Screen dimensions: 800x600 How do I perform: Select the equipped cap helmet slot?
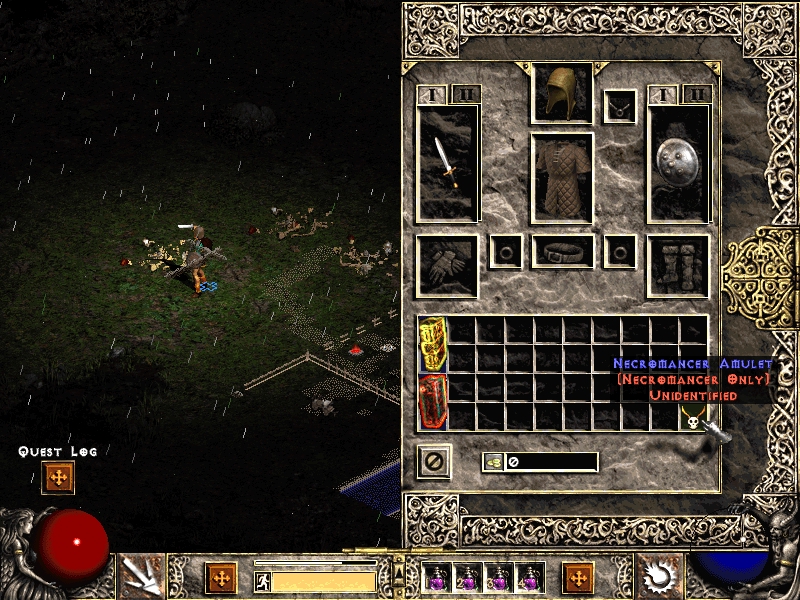click(561, 94)
